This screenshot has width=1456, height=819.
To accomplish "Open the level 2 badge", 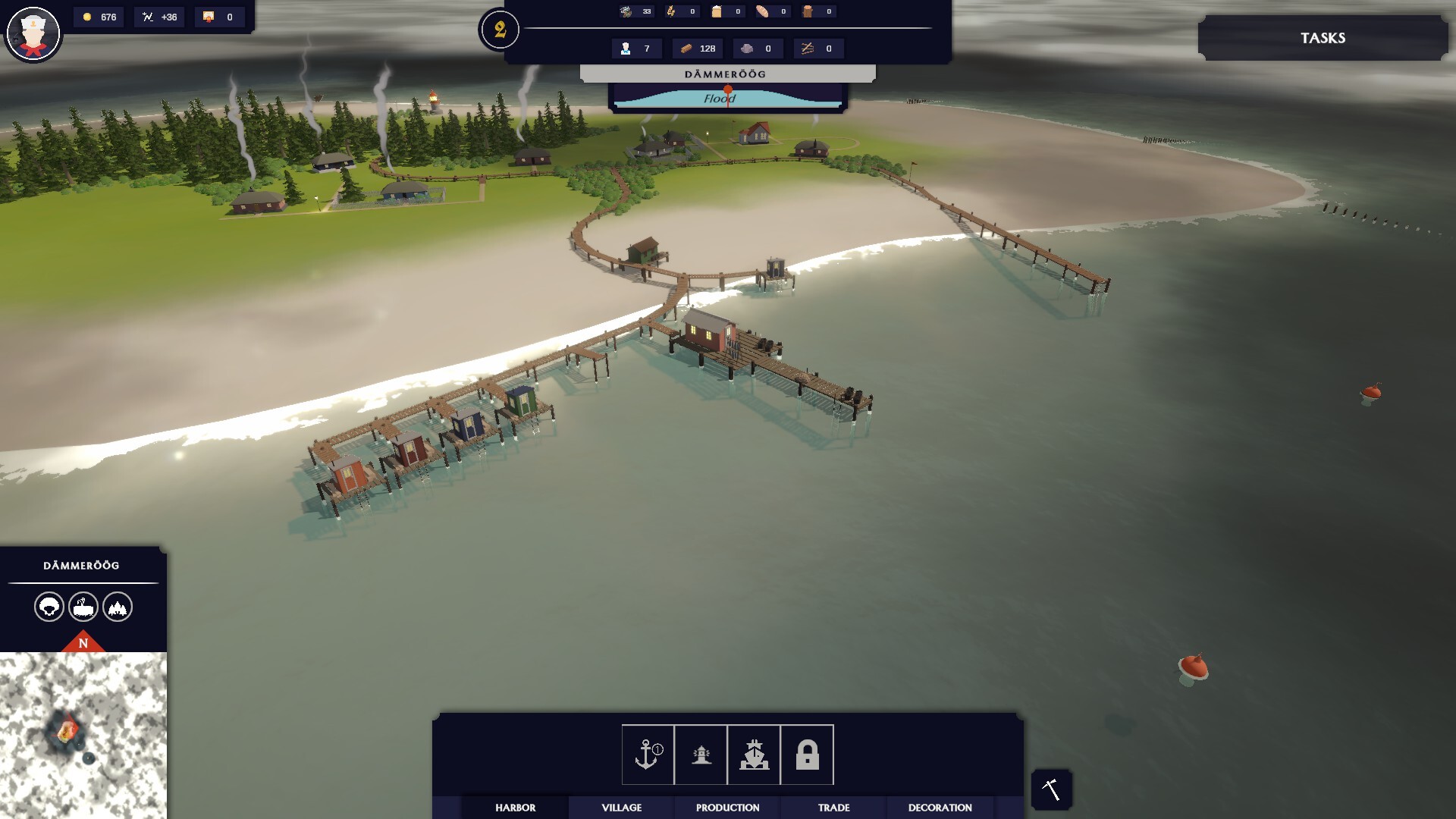I will [x=499, y=30].
